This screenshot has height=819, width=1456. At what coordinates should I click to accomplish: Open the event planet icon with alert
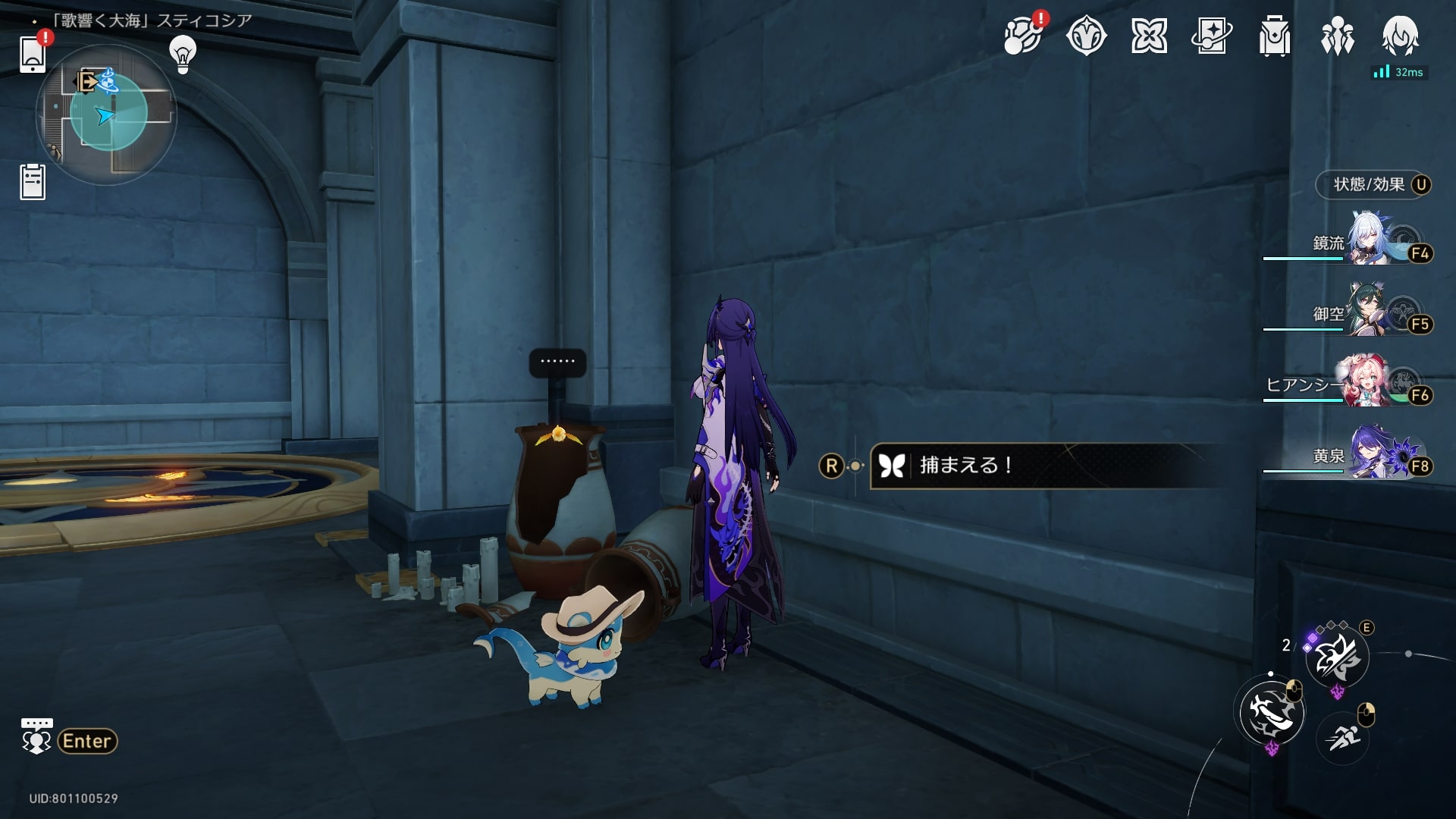click(1021, 36)
